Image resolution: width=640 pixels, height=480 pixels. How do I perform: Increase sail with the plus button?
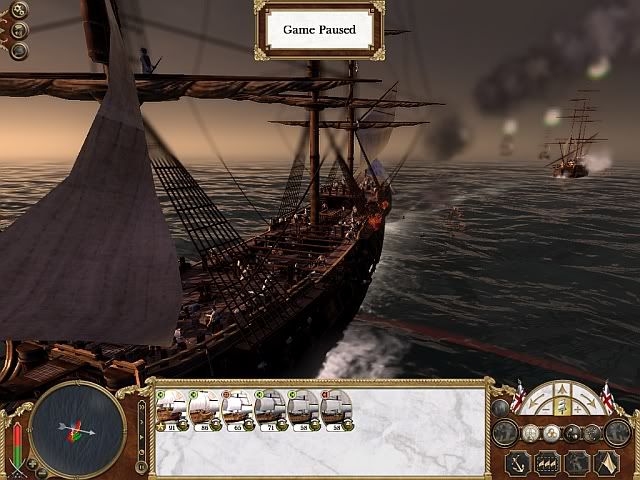(577, 411)
